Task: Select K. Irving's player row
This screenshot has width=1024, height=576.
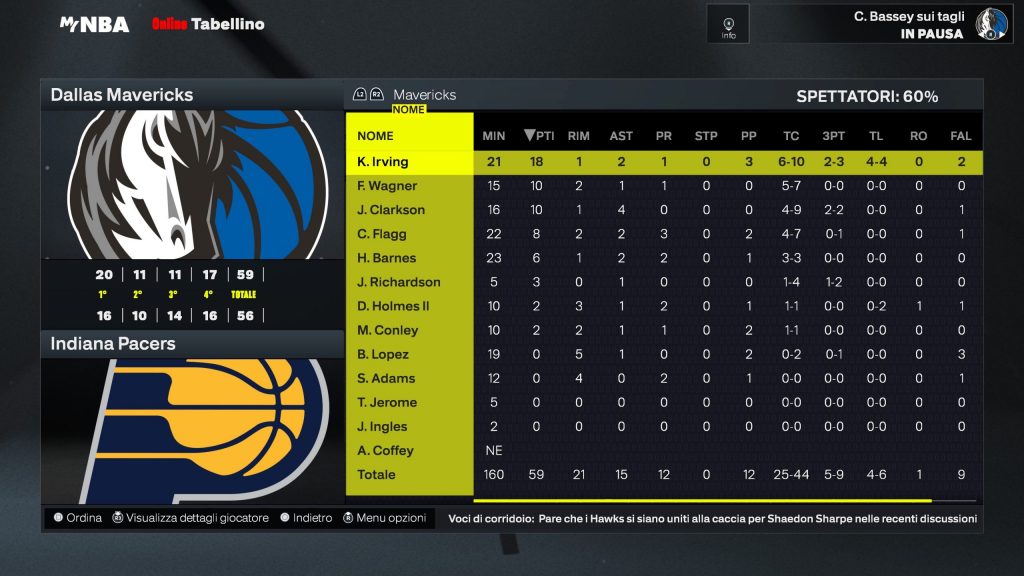Action: tap(383, 162)
